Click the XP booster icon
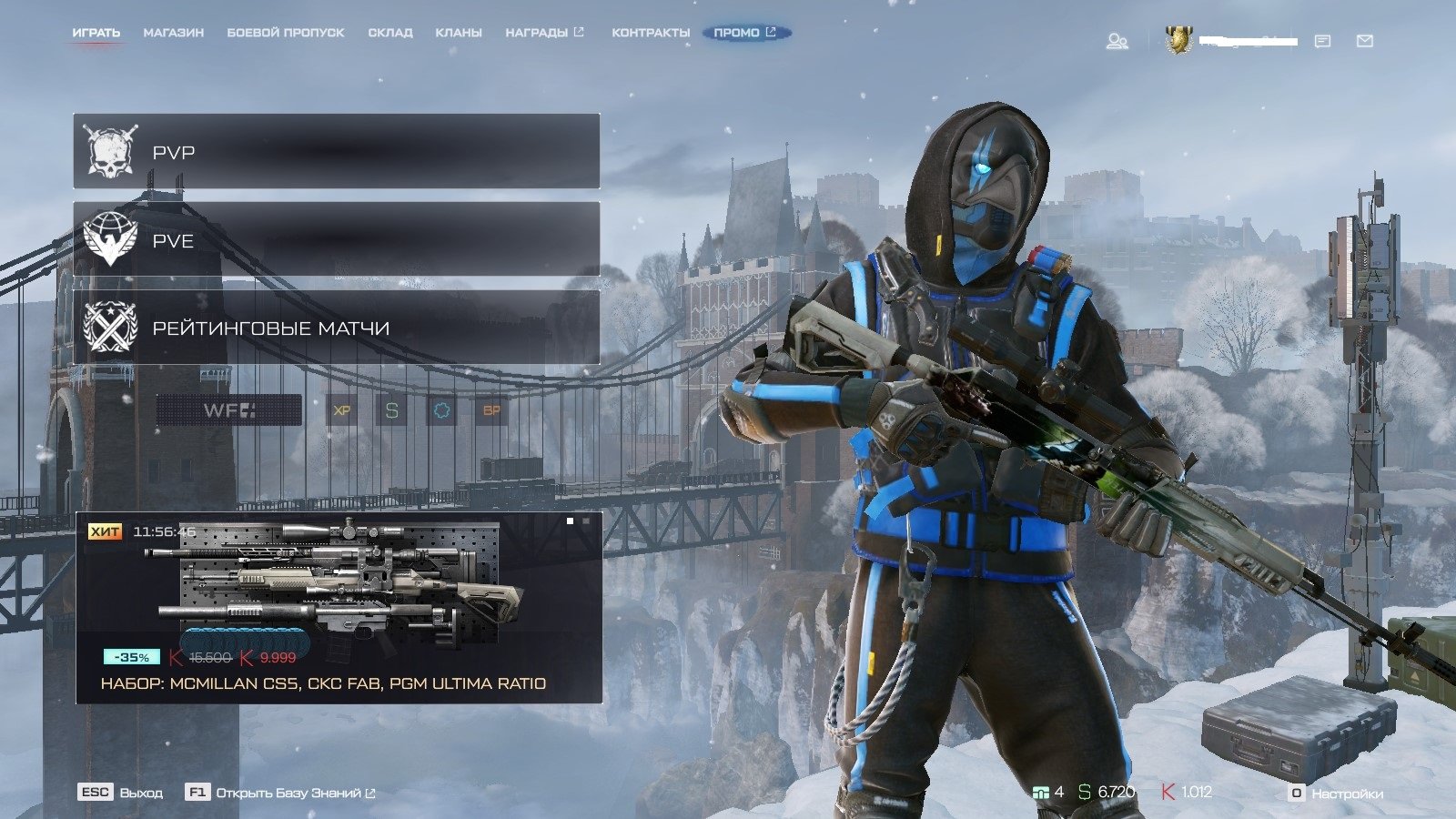The height and width of the screenshot is (819, 1456). 342,410
